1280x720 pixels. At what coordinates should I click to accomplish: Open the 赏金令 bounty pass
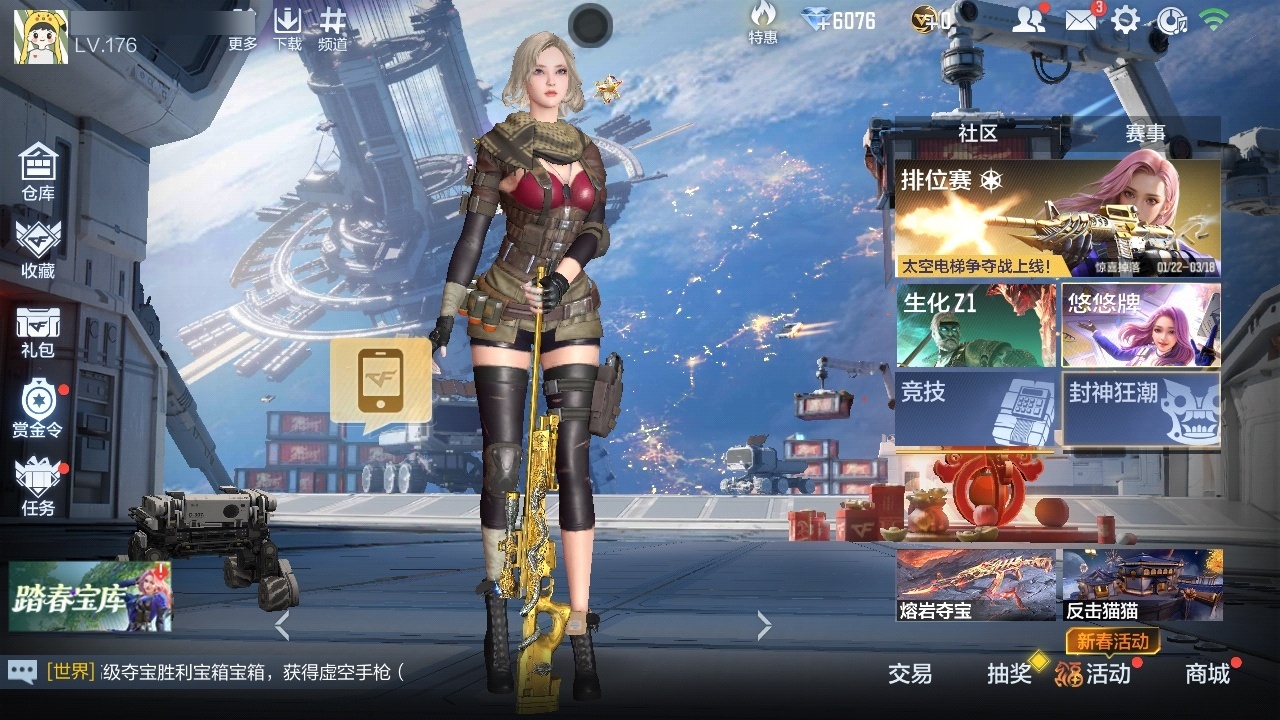(x=37, y=408)
